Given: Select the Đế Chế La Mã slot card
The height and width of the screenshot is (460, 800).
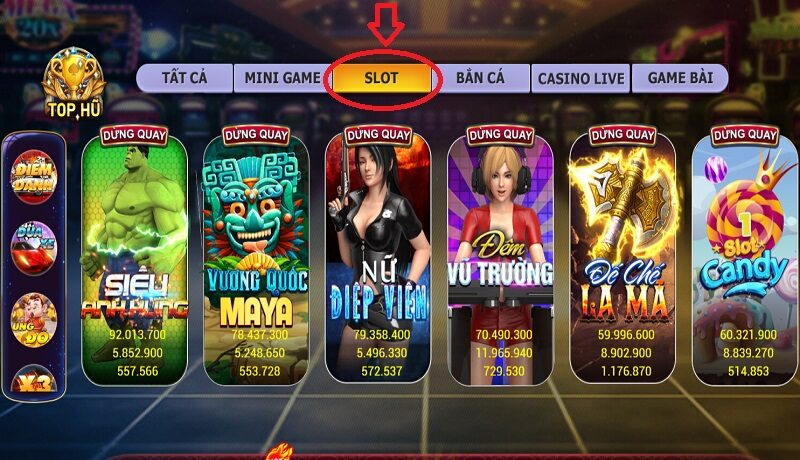Looking at the screenshot, I should [x=622, y=255].
